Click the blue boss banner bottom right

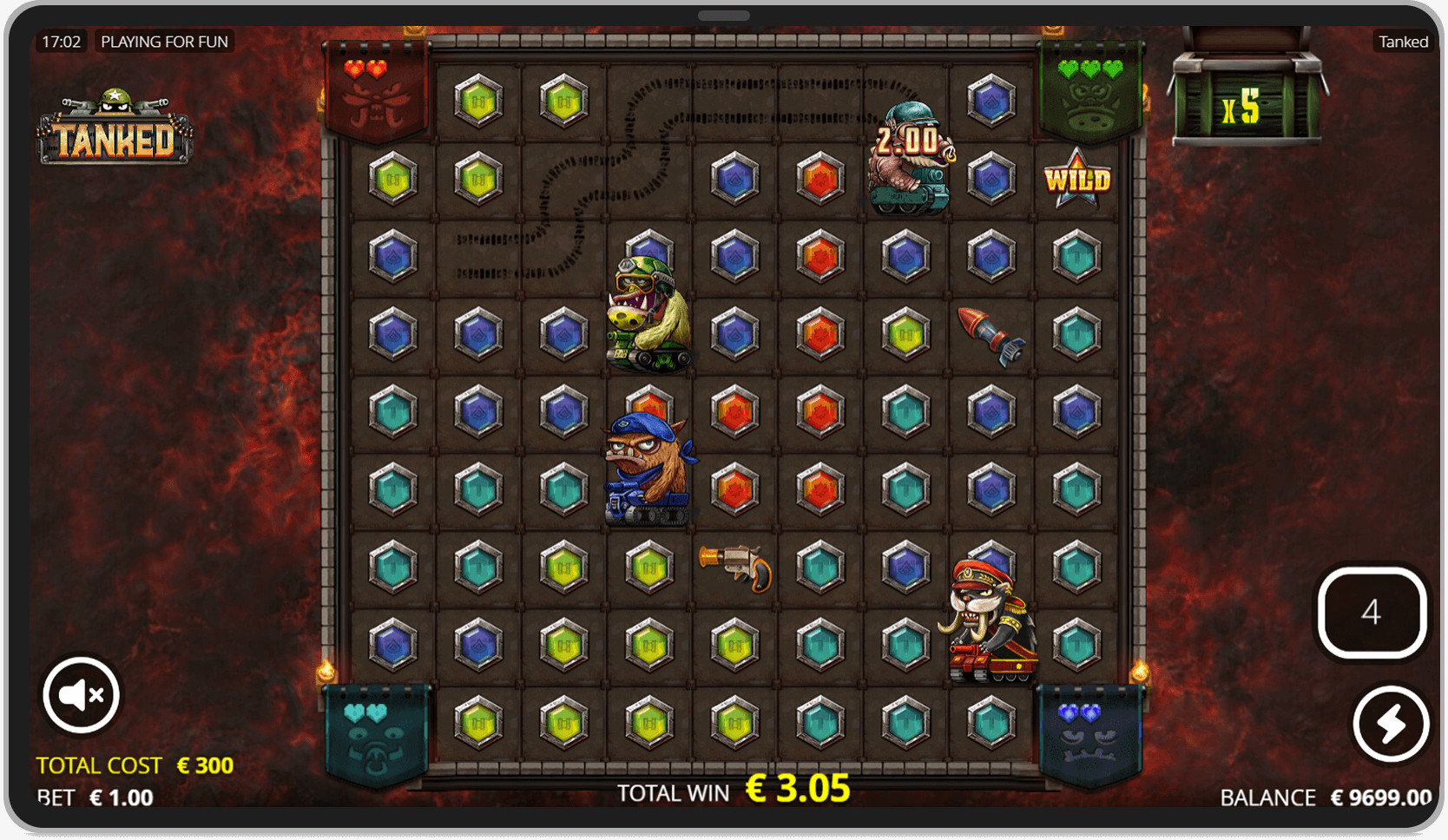click(1088, 733)
